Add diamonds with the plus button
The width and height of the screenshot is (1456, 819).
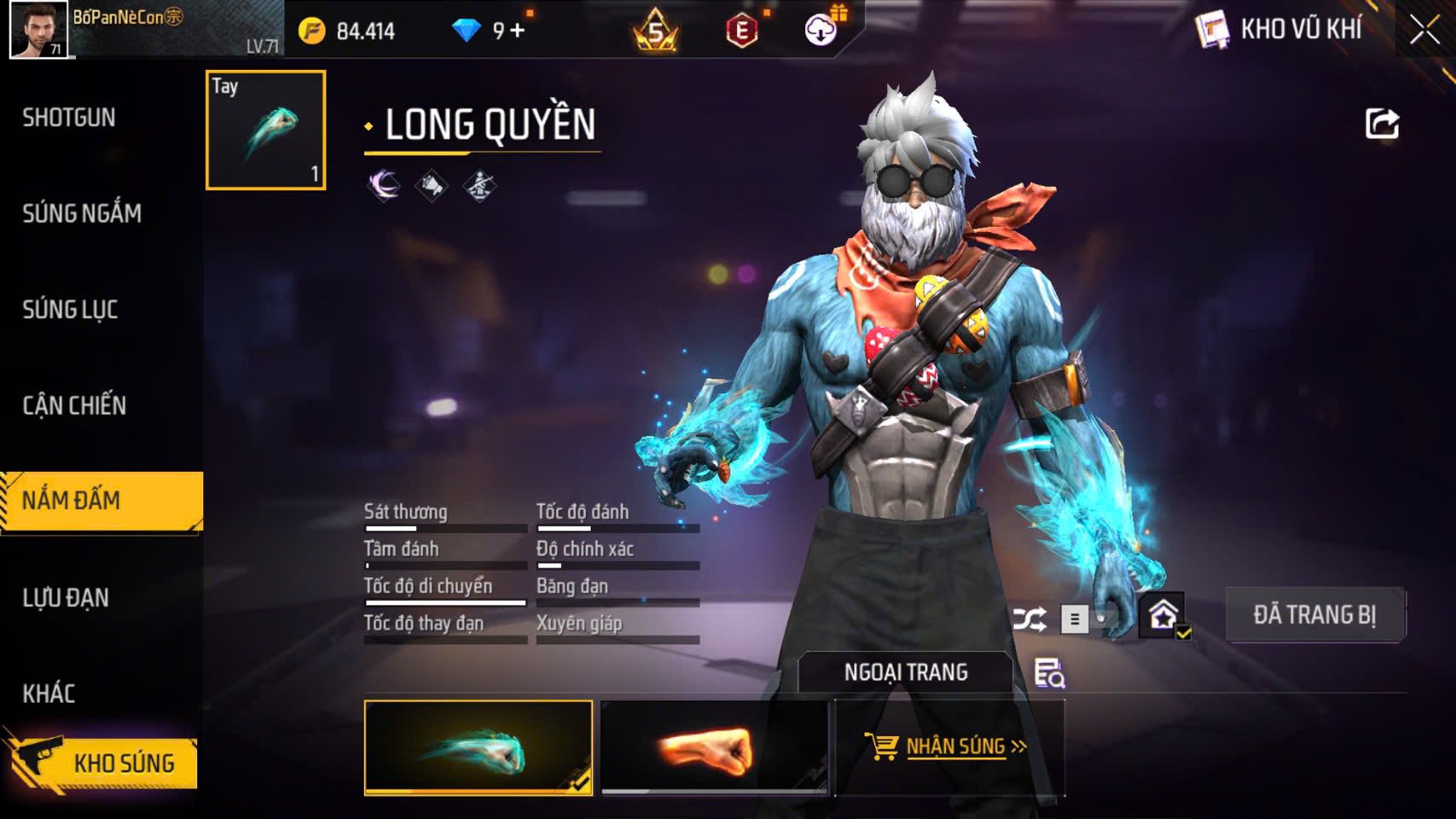518,32
